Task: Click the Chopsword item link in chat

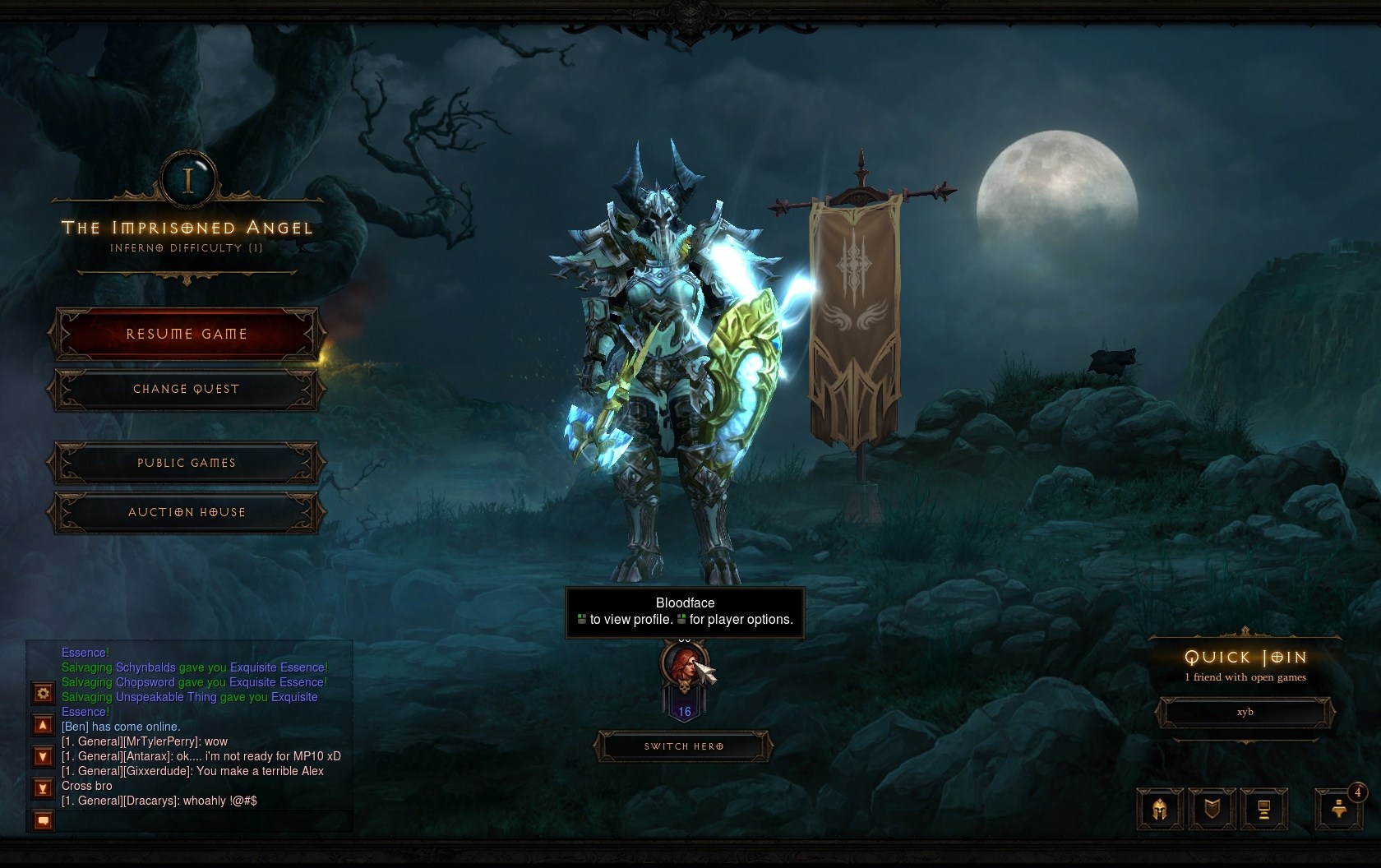Action: [x=145, y=682]
